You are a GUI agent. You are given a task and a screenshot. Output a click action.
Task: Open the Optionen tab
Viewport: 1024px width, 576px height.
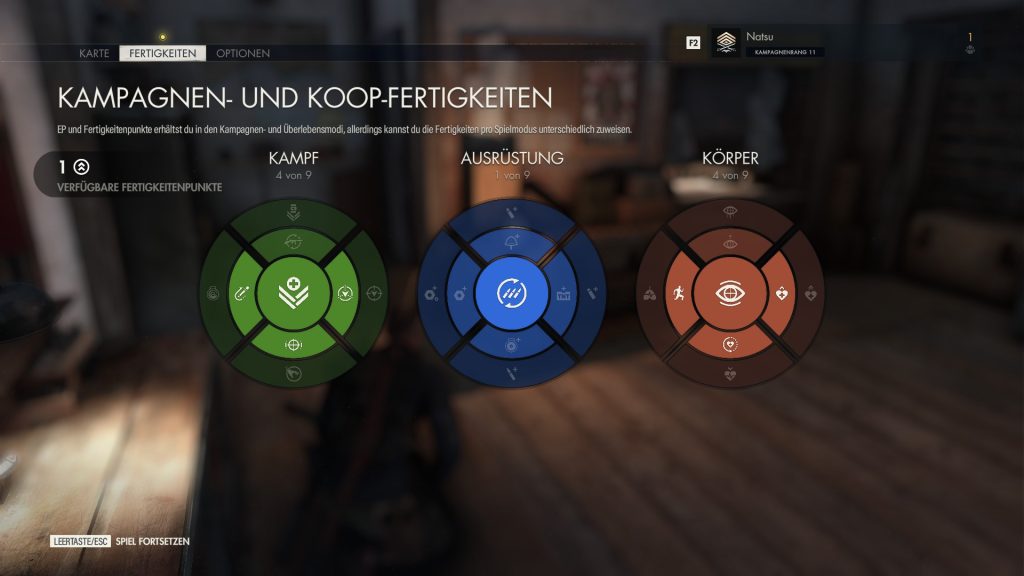coord(243,53)
